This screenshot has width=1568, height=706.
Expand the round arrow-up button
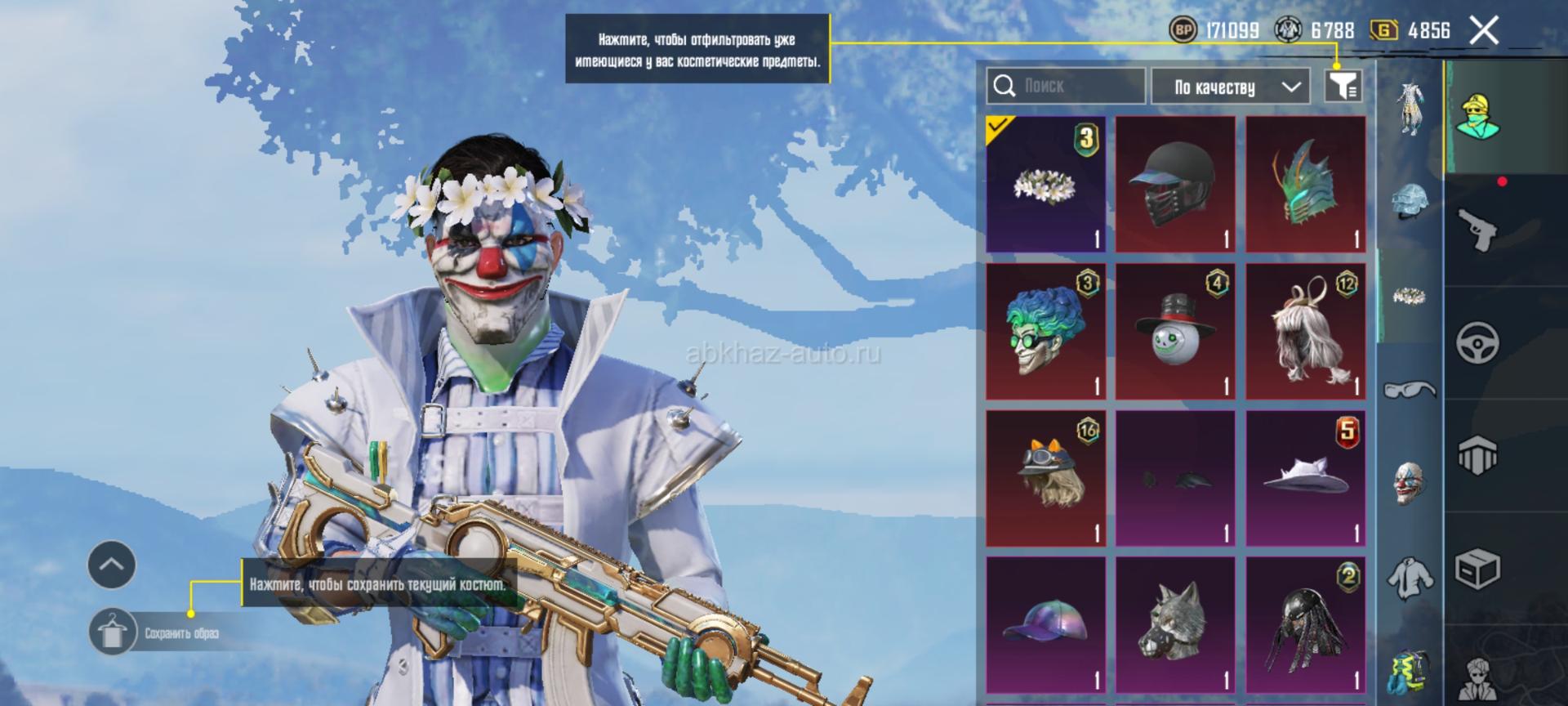[112, 565]
